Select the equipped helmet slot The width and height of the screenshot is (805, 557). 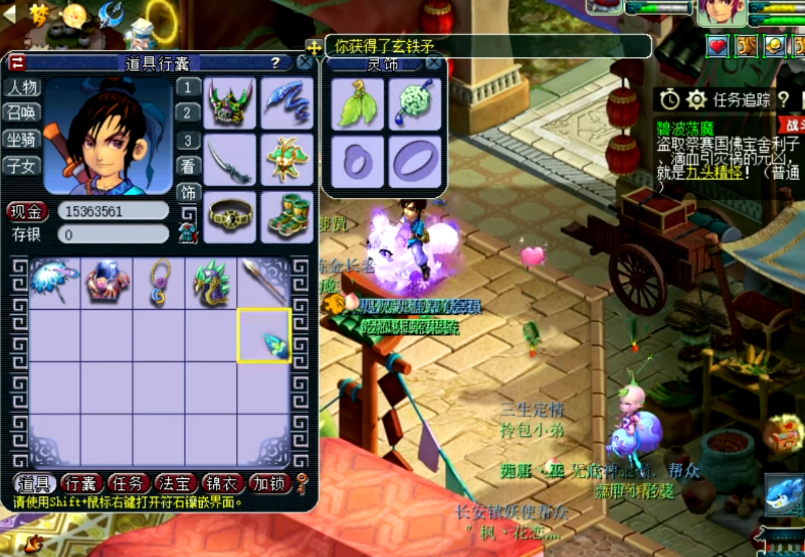[230, 103]
